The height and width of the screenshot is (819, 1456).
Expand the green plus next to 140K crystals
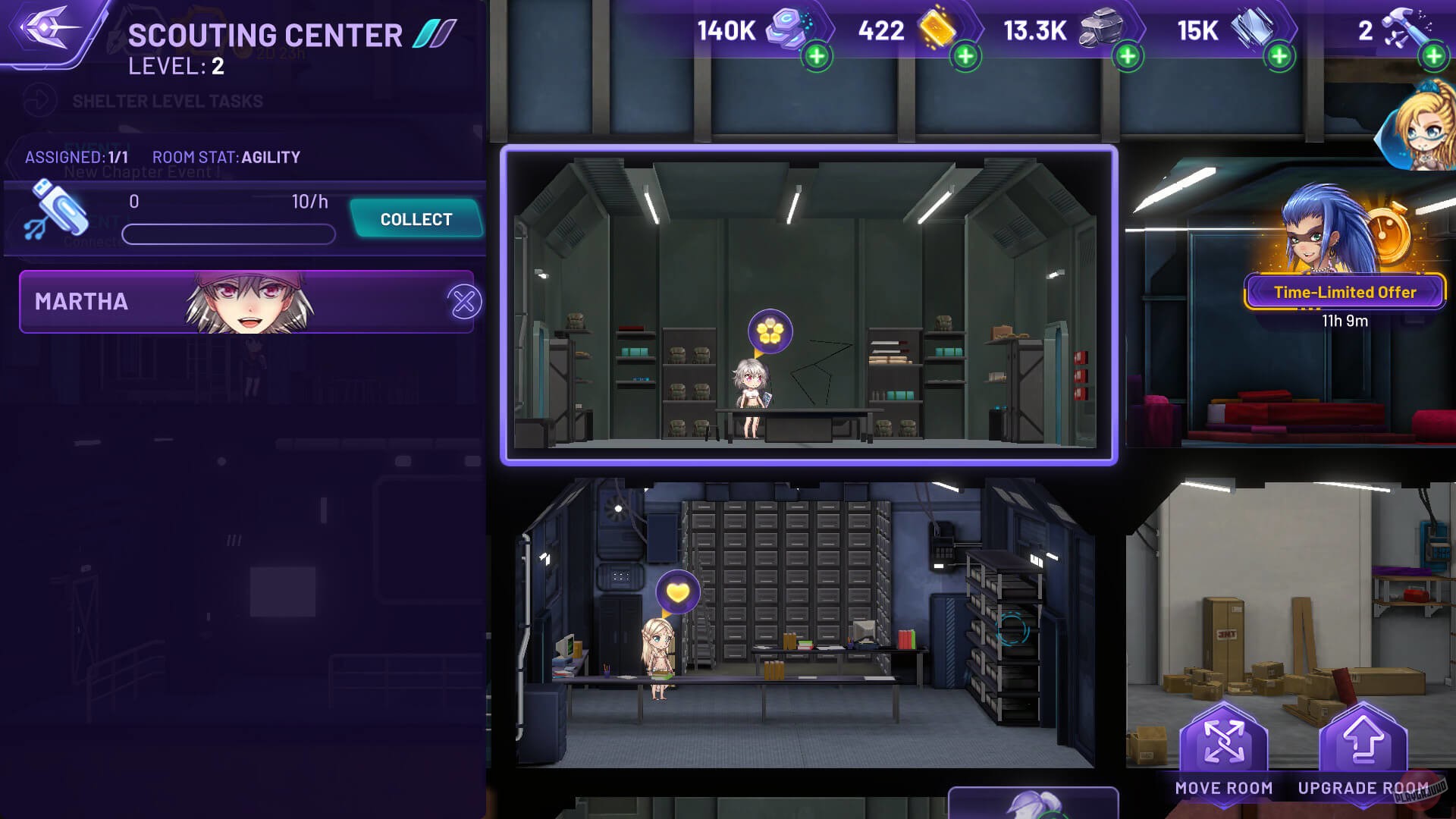817,55
